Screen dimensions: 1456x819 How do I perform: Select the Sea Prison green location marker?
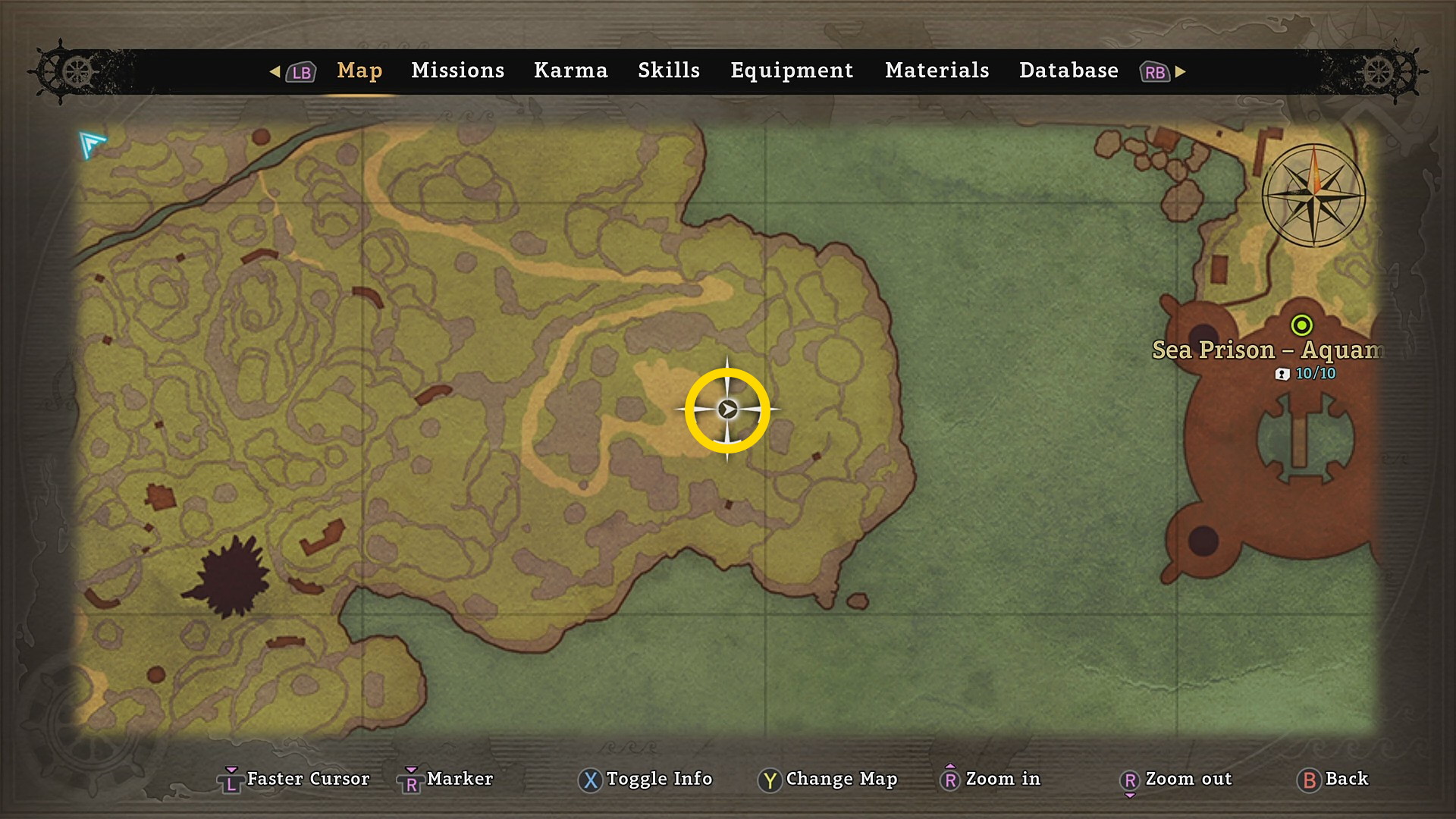click(x=1301, y=325)
